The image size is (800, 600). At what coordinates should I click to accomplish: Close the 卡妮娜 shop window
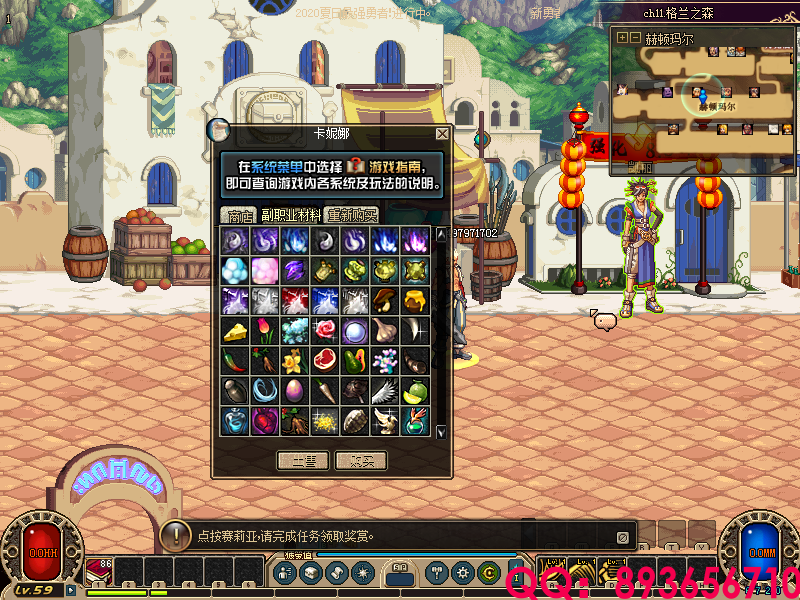[442, 133]
